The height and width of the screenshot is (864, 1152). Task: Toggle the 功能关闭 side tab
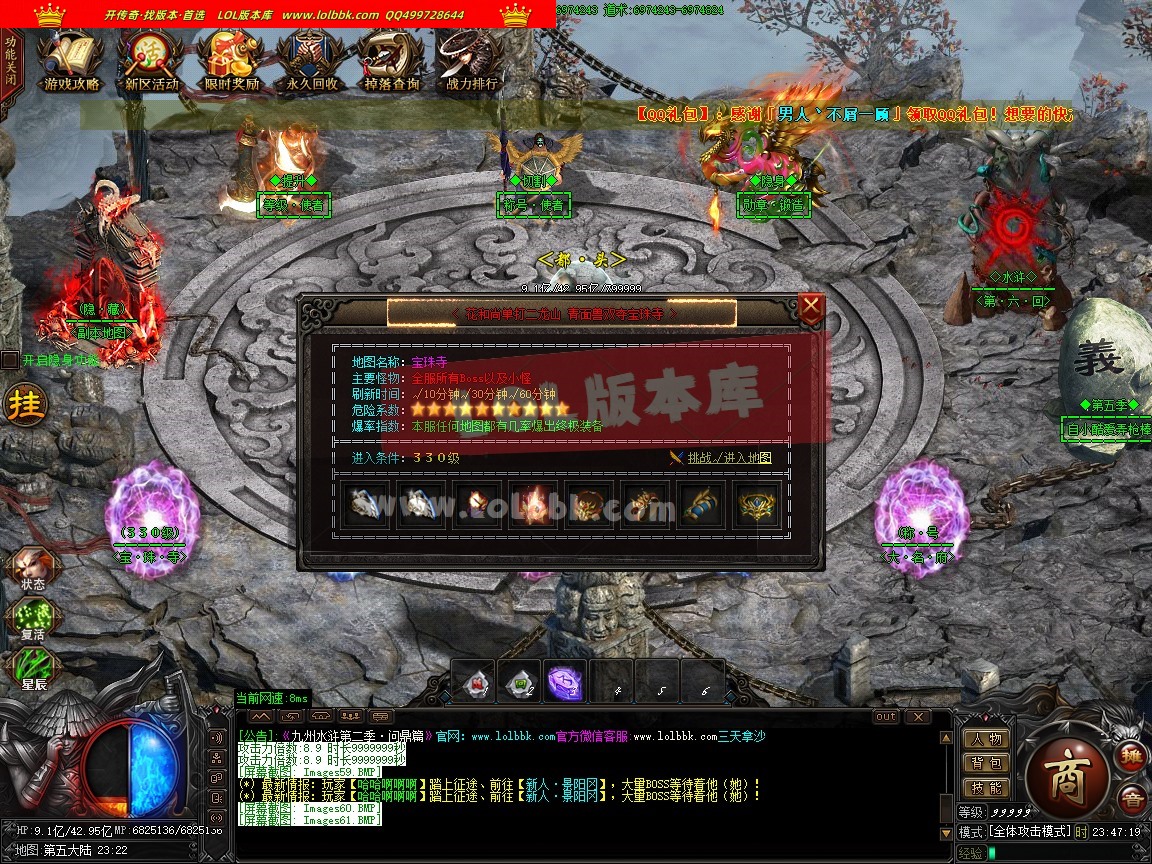pos(10,62)
